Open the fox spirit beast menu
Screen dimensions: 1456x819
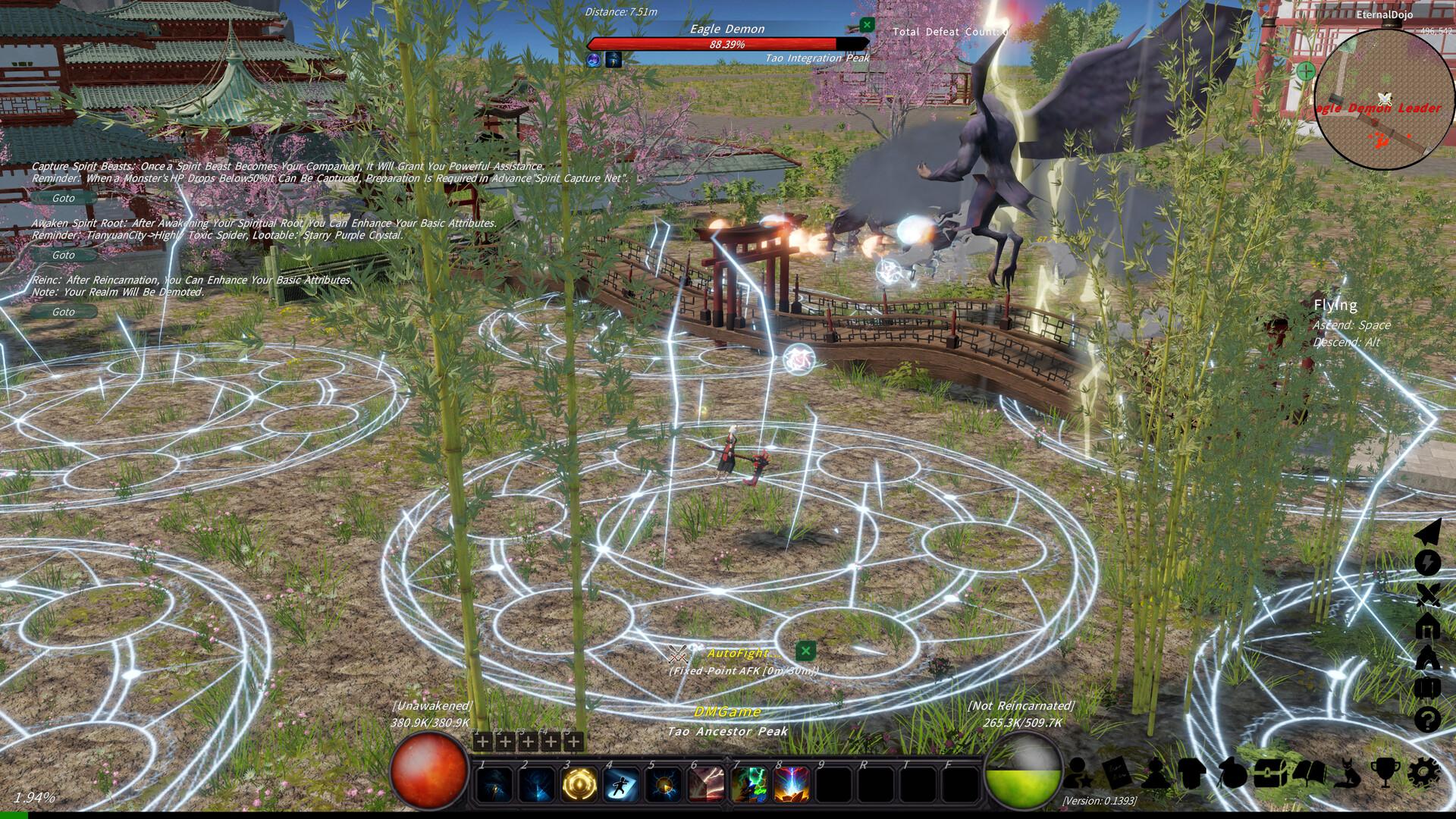tap(1348, 773)
